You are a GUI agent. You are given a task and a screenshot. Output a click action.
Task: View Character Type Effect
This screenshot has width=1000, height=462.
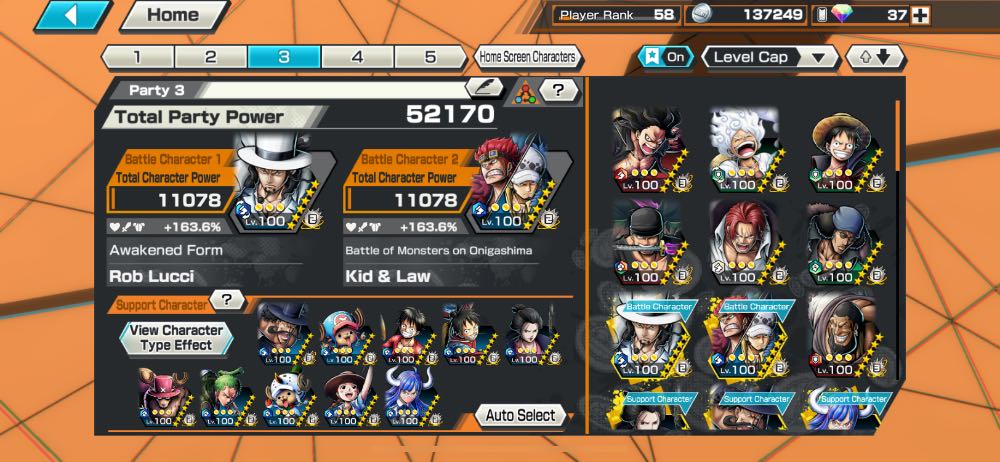click(x=176, y=337)
